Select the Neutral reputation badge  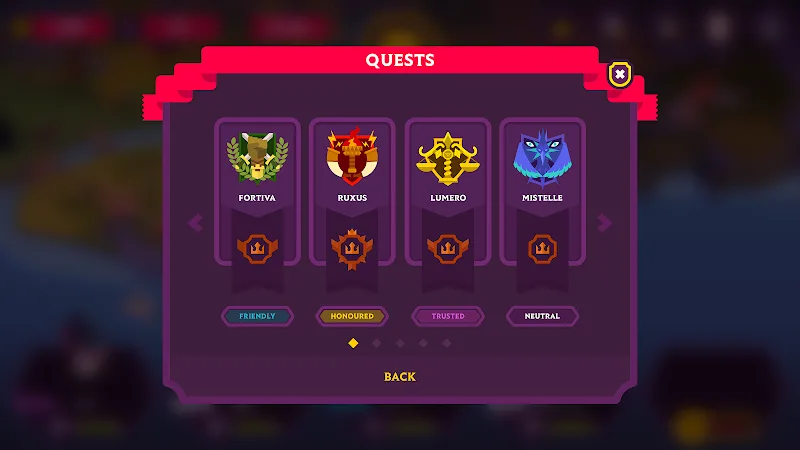(542, 316)
